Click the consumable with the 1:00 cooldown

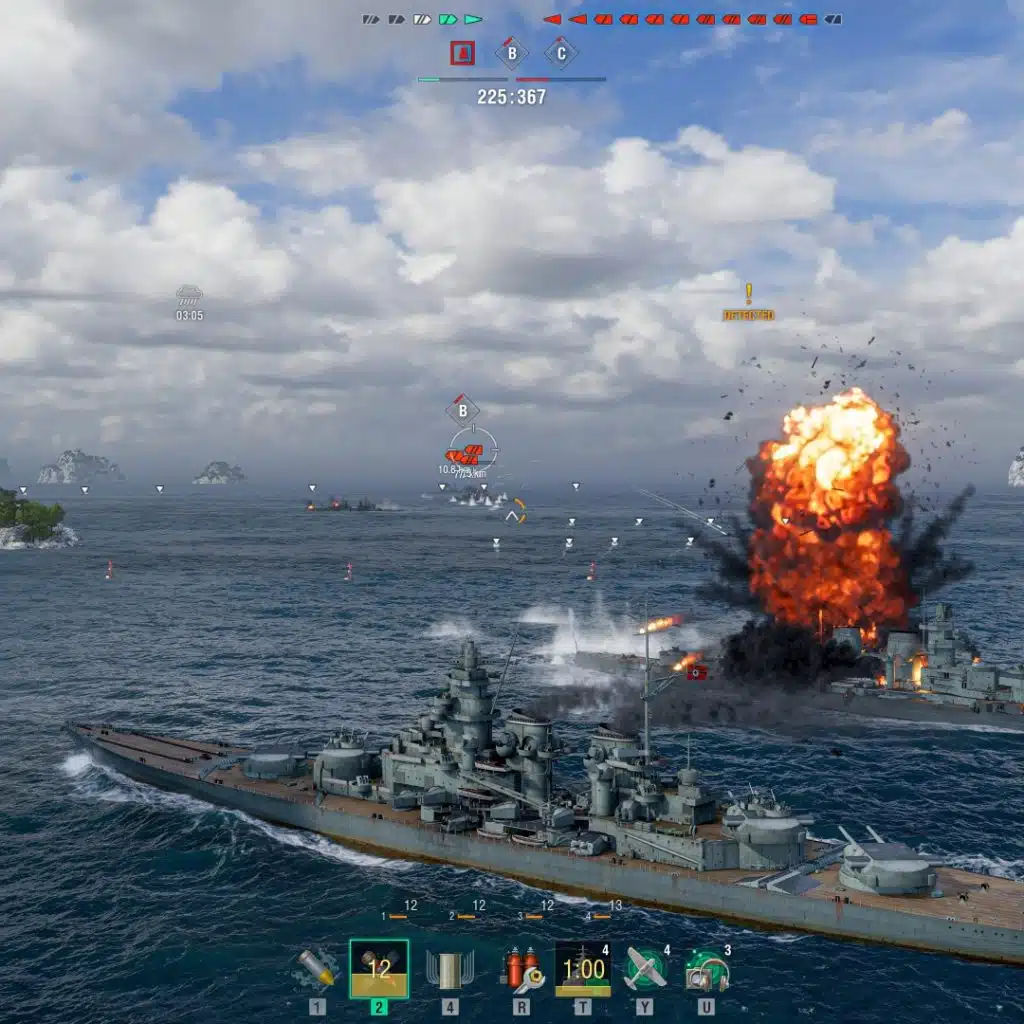click(582, 968)
